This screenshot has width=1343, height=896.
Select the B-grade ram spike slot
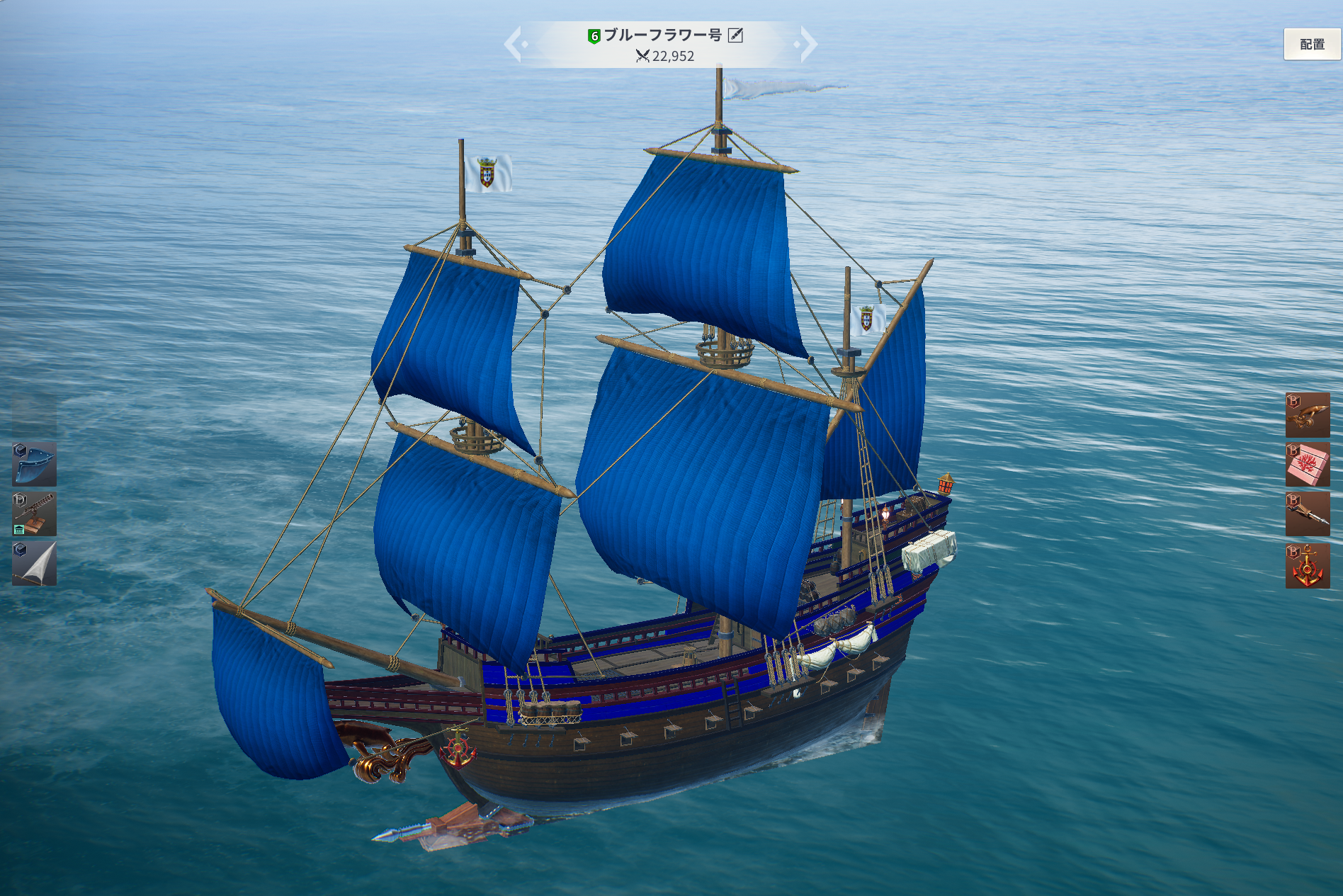coord(1308,514)
